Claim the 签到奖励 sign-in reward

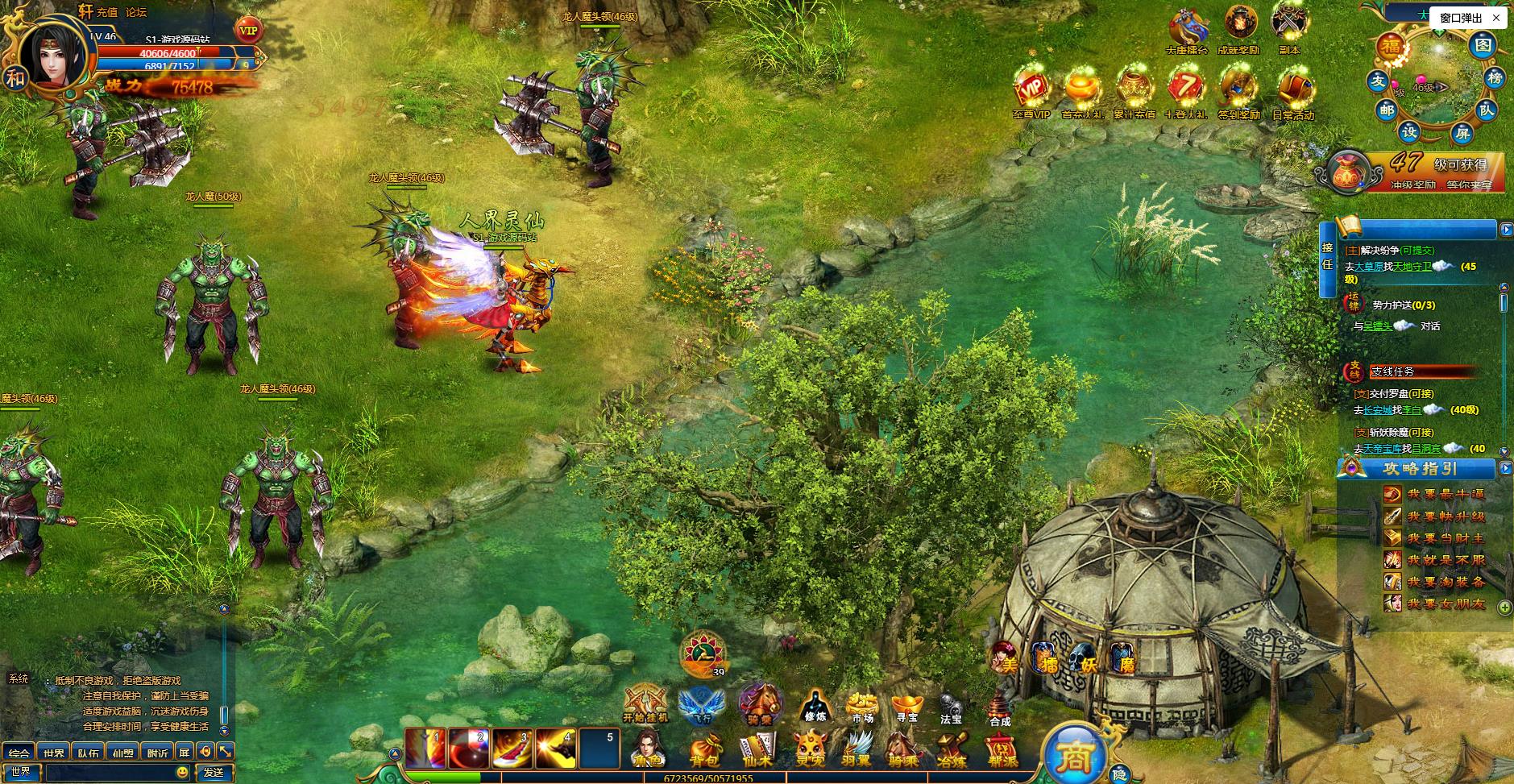[x=1238, y=94]
